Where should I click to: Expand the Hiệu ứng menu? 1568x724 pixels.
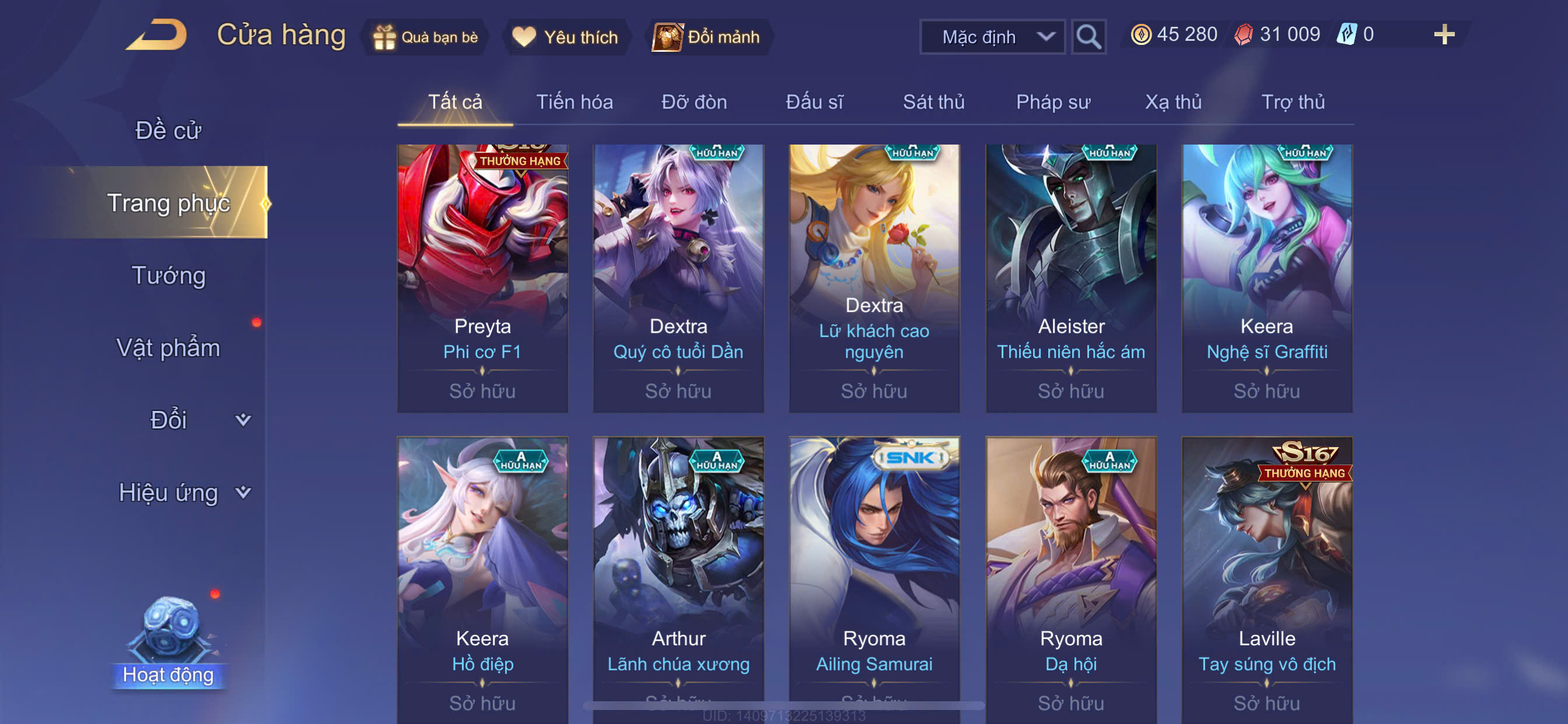pyautogui.click(x=183, y=492)
